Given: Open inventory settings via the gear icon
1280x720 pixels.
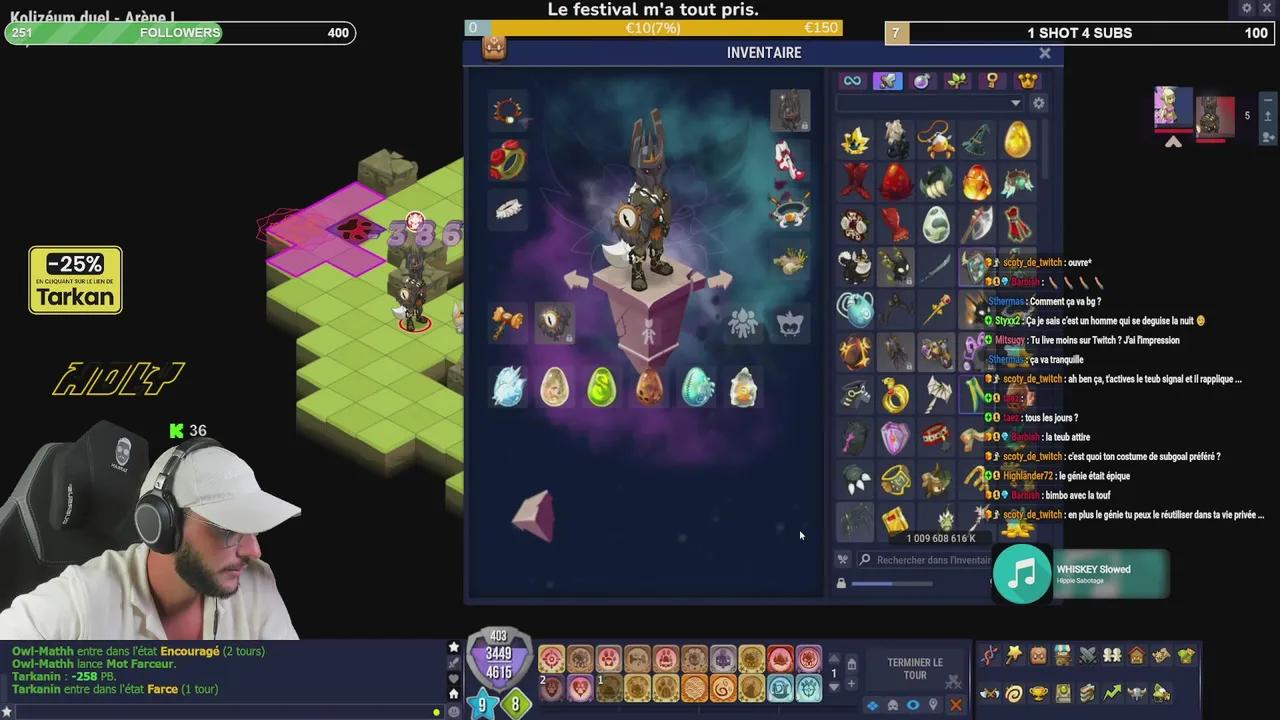Looking at the screenshot, I should click(x=1039, y=103).
